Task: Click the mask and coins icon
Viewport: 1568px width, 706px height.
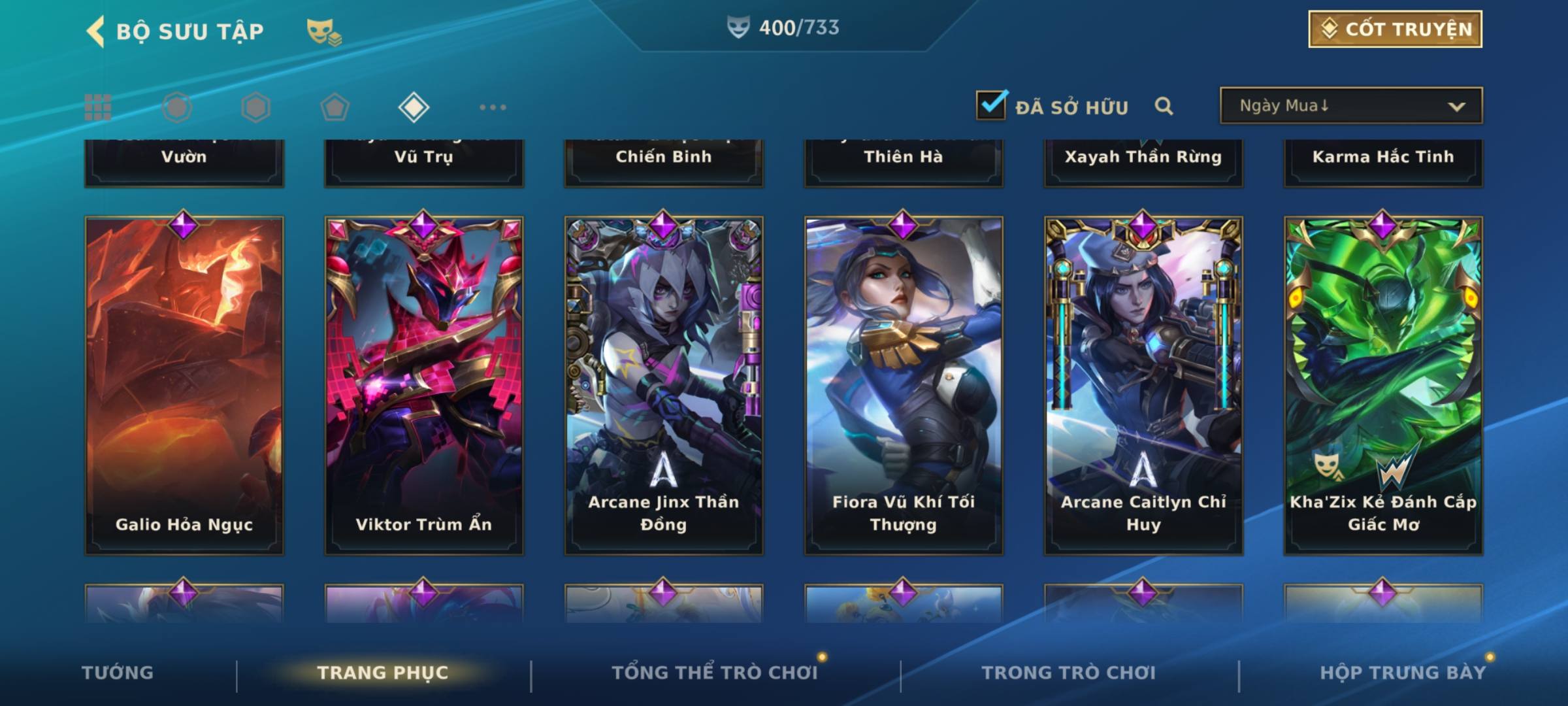Action: pos(324,31)
